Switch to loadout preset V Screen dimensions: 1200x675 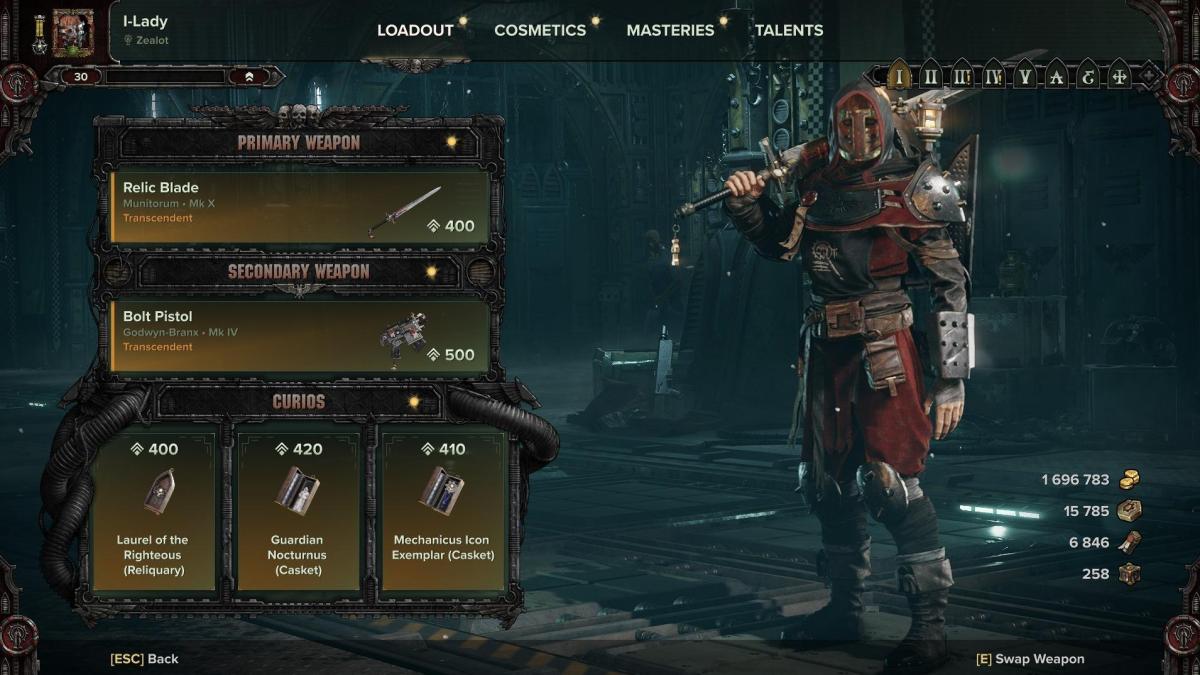click(x=1023, y=75)
